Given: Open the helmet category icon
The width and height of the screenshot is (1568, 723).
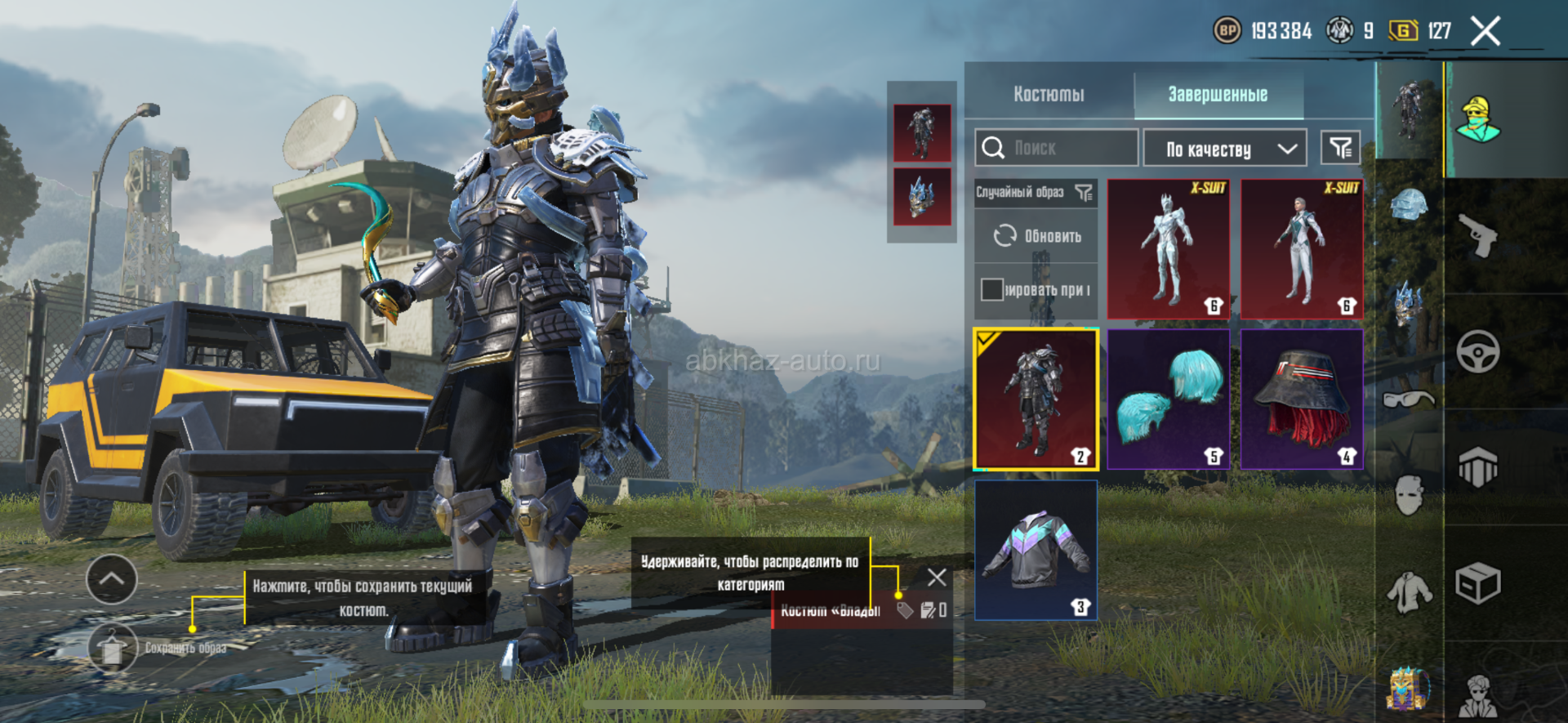Looking at the screenshot, I should (x=1409, y=204).
